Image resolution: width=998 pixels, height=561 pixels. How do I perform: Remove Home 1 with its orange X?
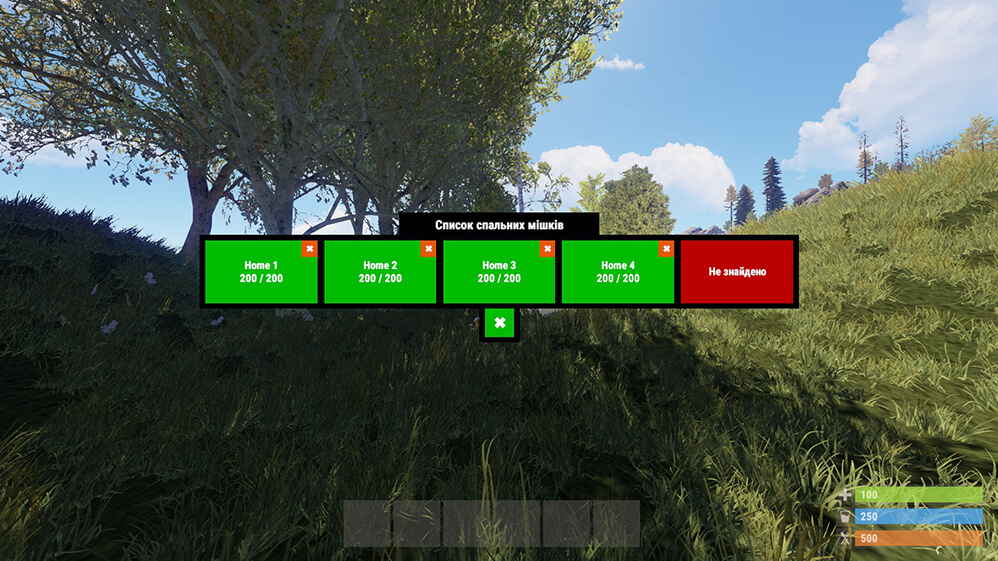(310, 249)
